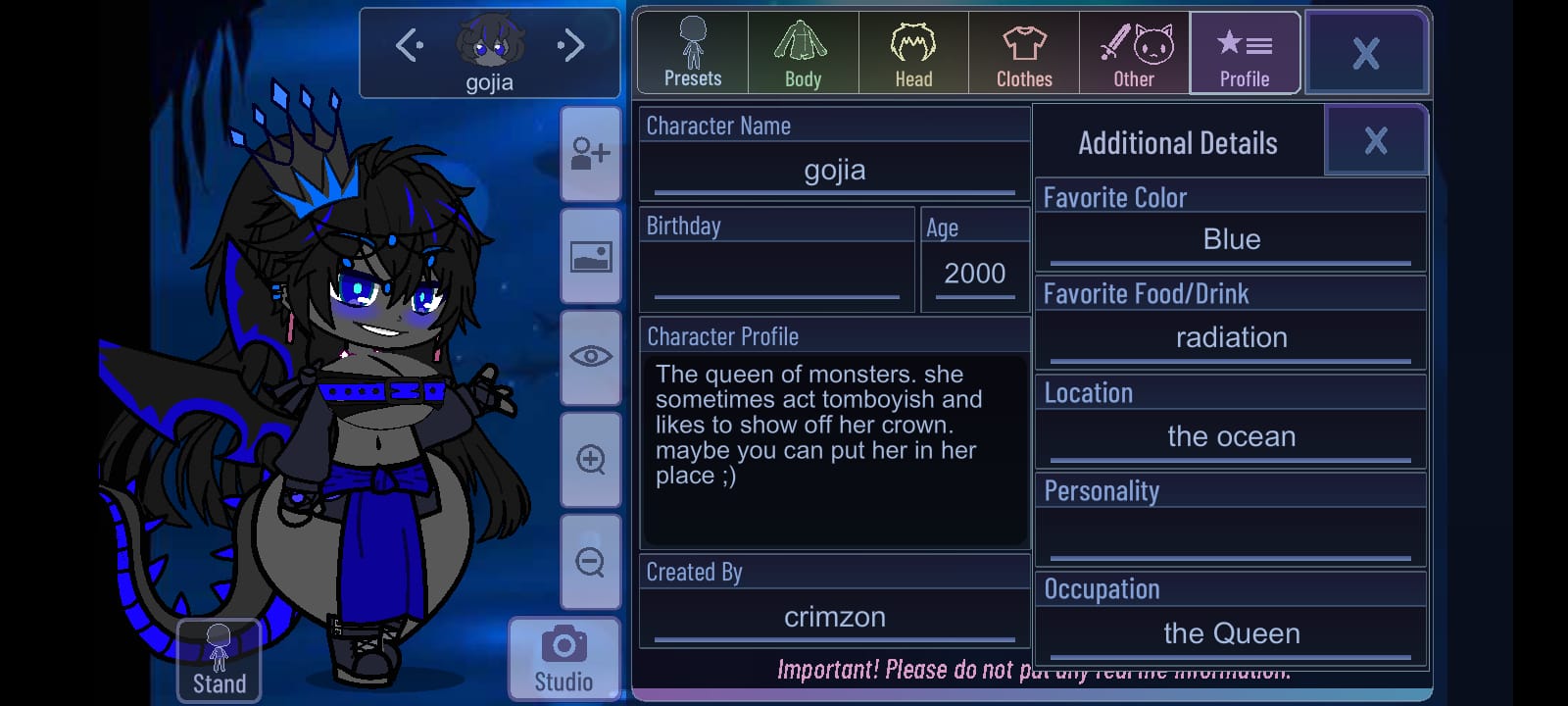This screenshot has height=706, width=1568.
Task: Select the Head tab
Action: (x=913, y=53)
